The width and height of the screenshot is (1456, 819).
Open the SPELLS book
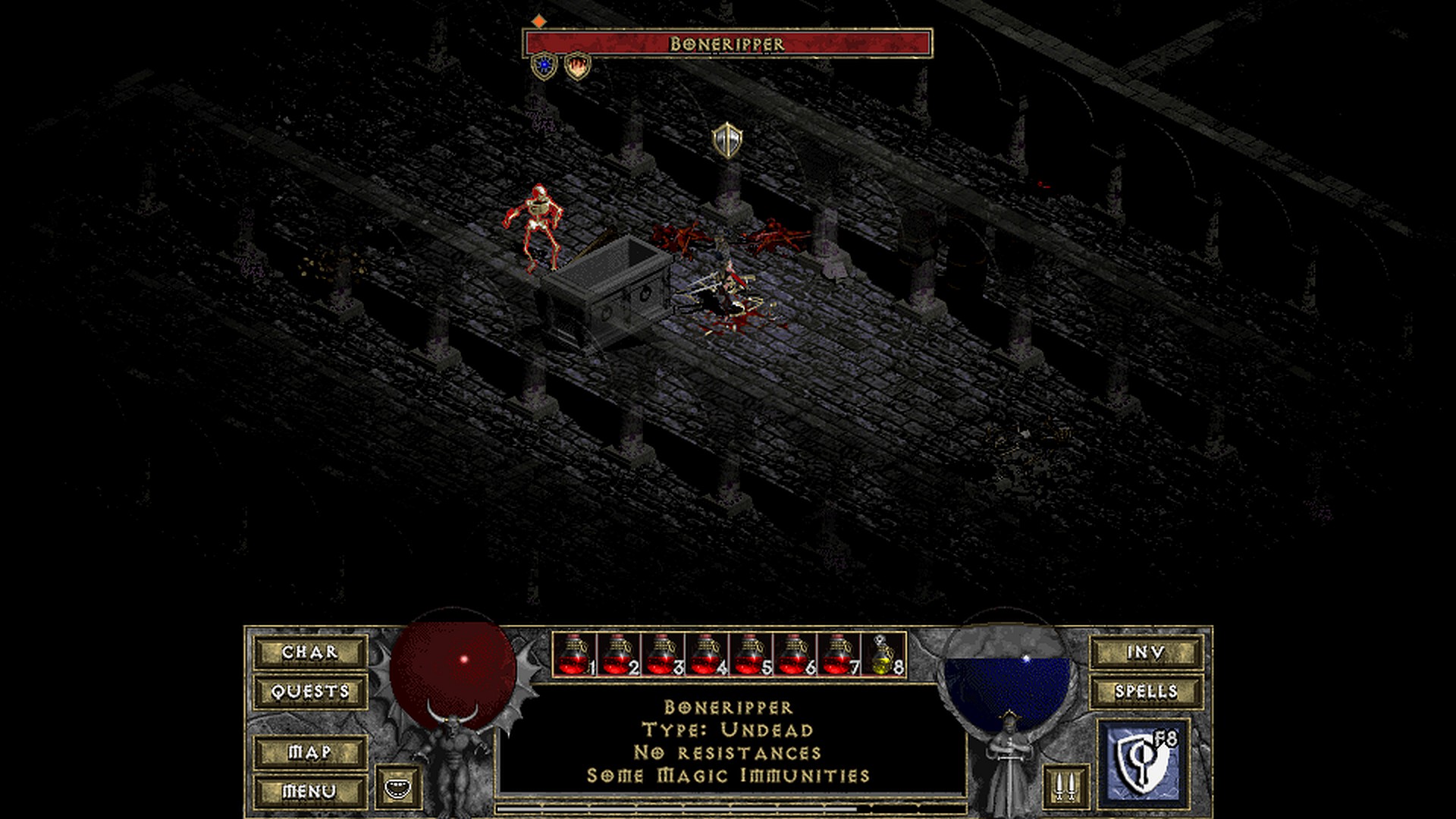click(x=1146, y=692)
